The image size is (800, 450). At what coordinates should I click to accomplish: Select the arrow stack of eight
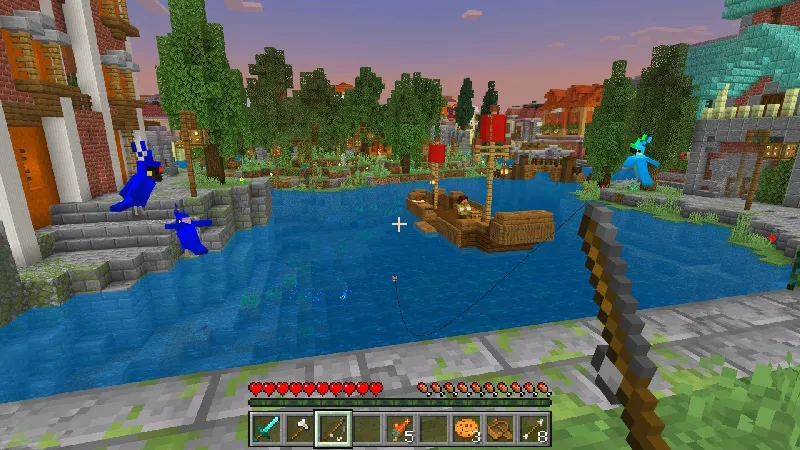[534, 429]
